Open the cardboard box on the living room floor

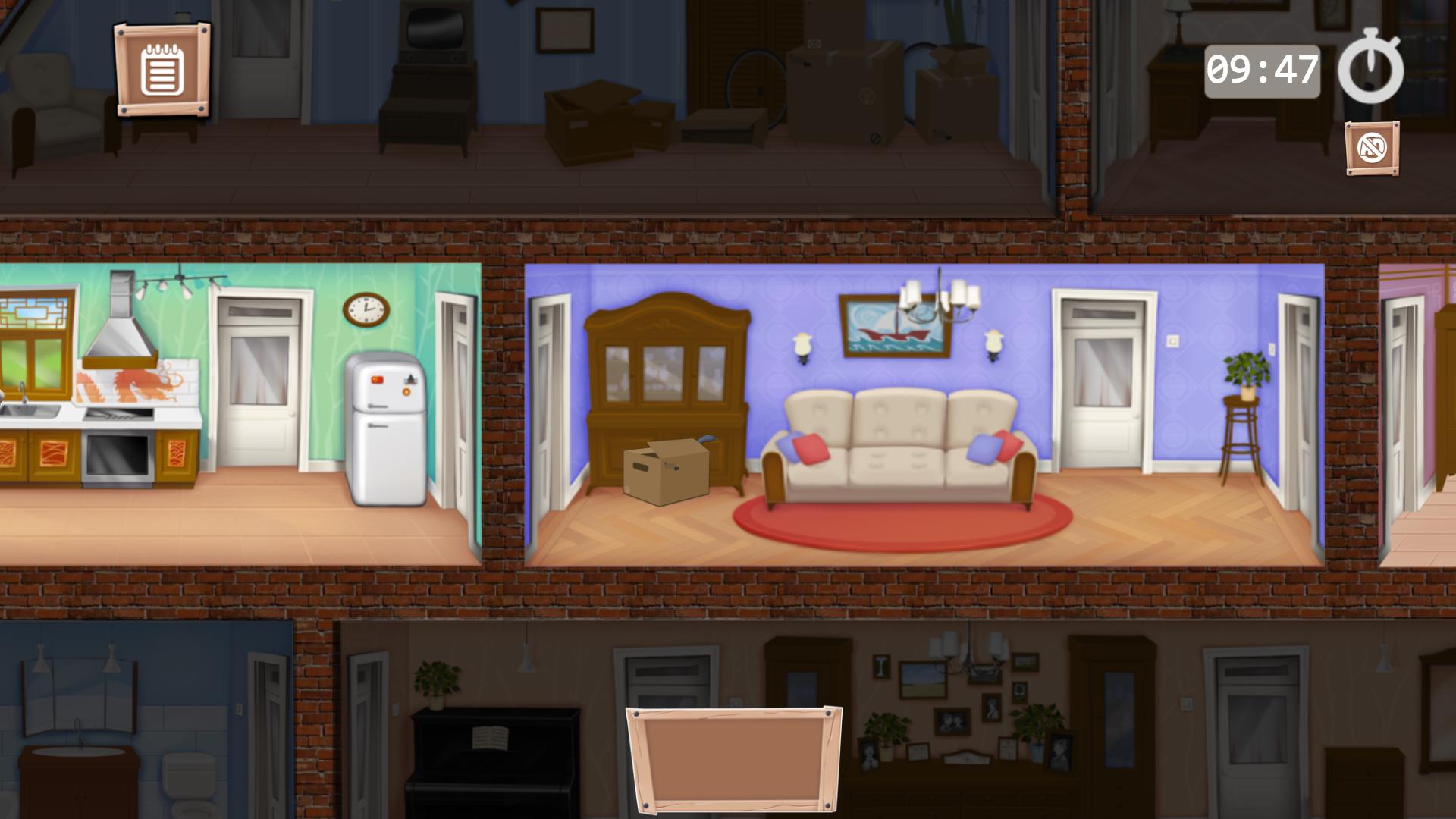pos(667,473)
